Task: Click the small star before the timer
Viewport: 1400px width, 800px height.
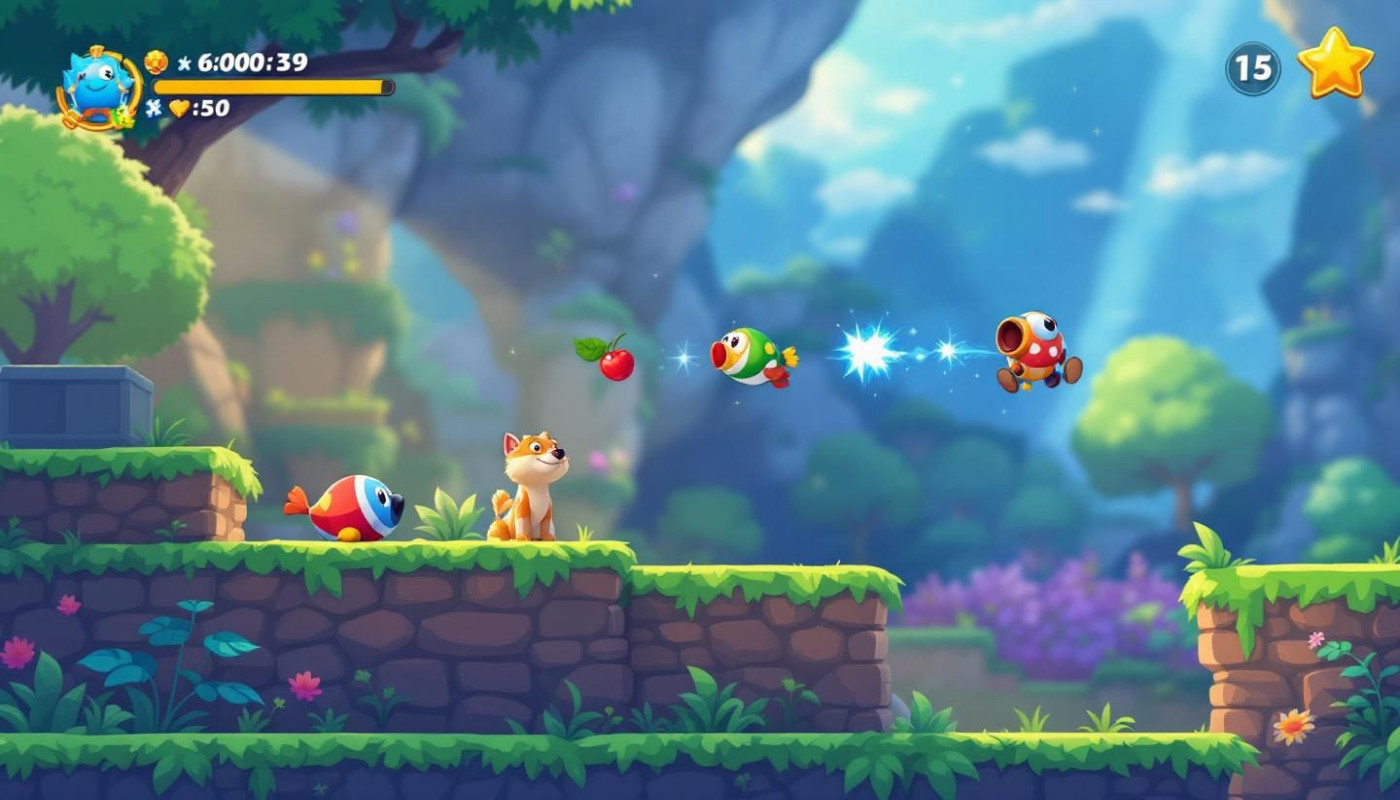Action: tap(184, 64)
